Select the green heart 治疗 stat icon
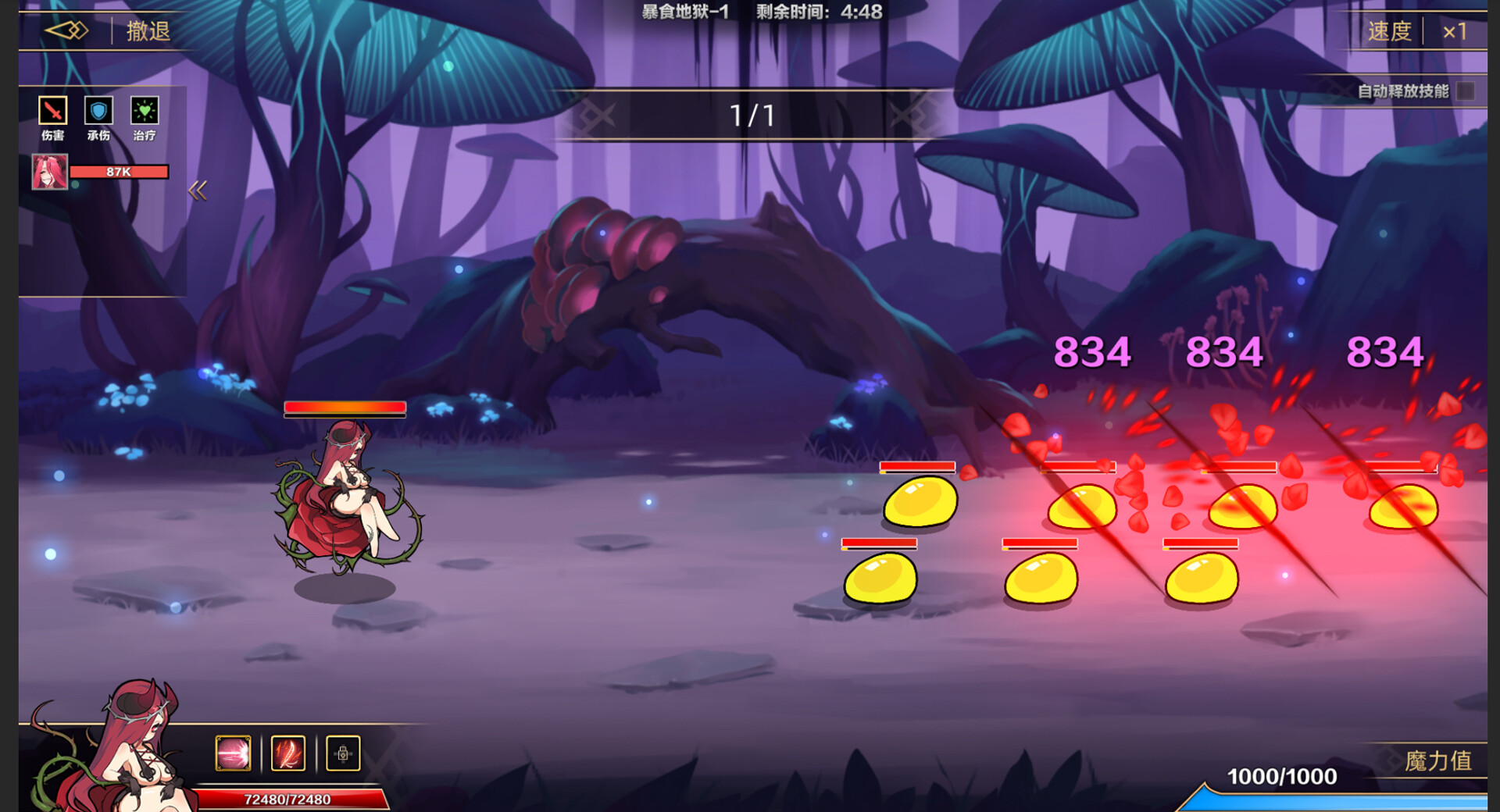Screen dimensions: 1500x812 pyautogui.click(x=145, y=112)
